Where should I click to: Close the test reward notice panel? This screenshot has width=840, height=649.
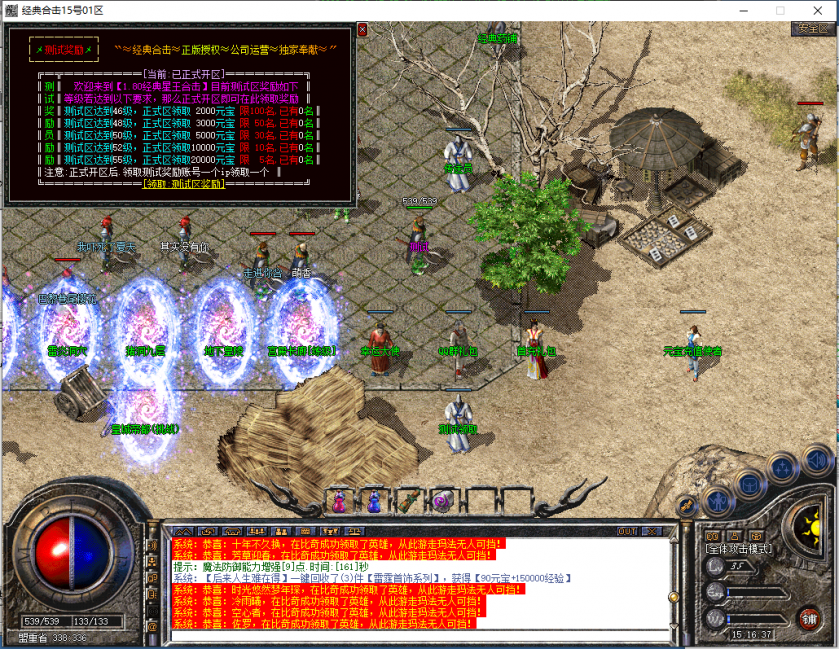pos(362,30)
